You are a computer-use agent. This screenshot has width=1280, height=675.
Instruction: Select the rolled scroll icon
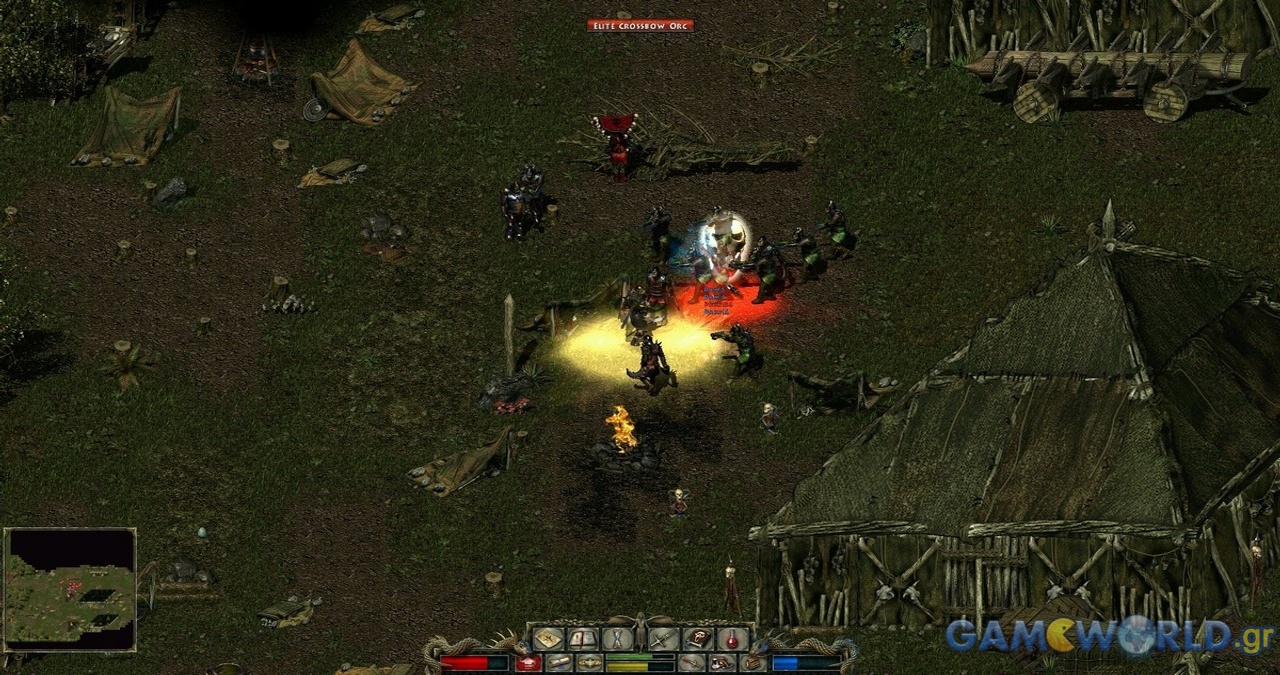(559, 663)
